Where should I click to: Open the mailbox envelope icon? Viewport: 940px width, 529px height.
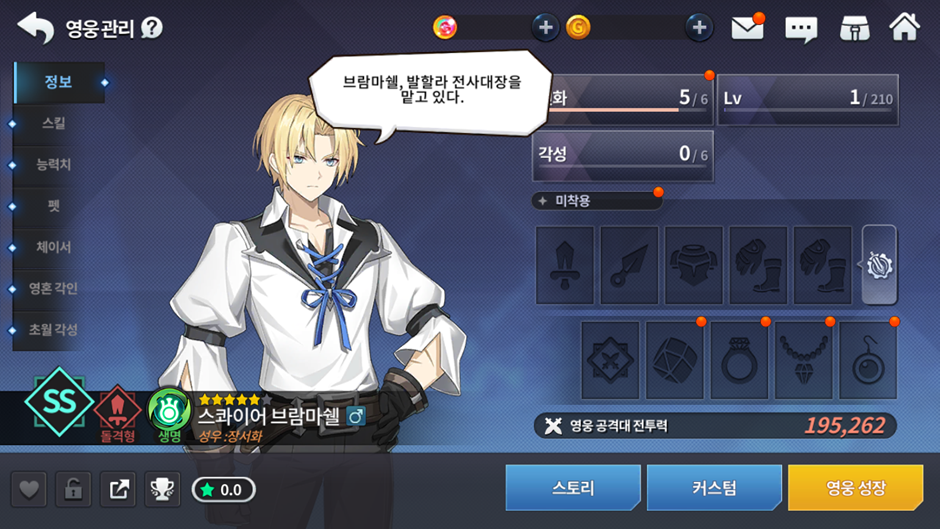(747, 28)
